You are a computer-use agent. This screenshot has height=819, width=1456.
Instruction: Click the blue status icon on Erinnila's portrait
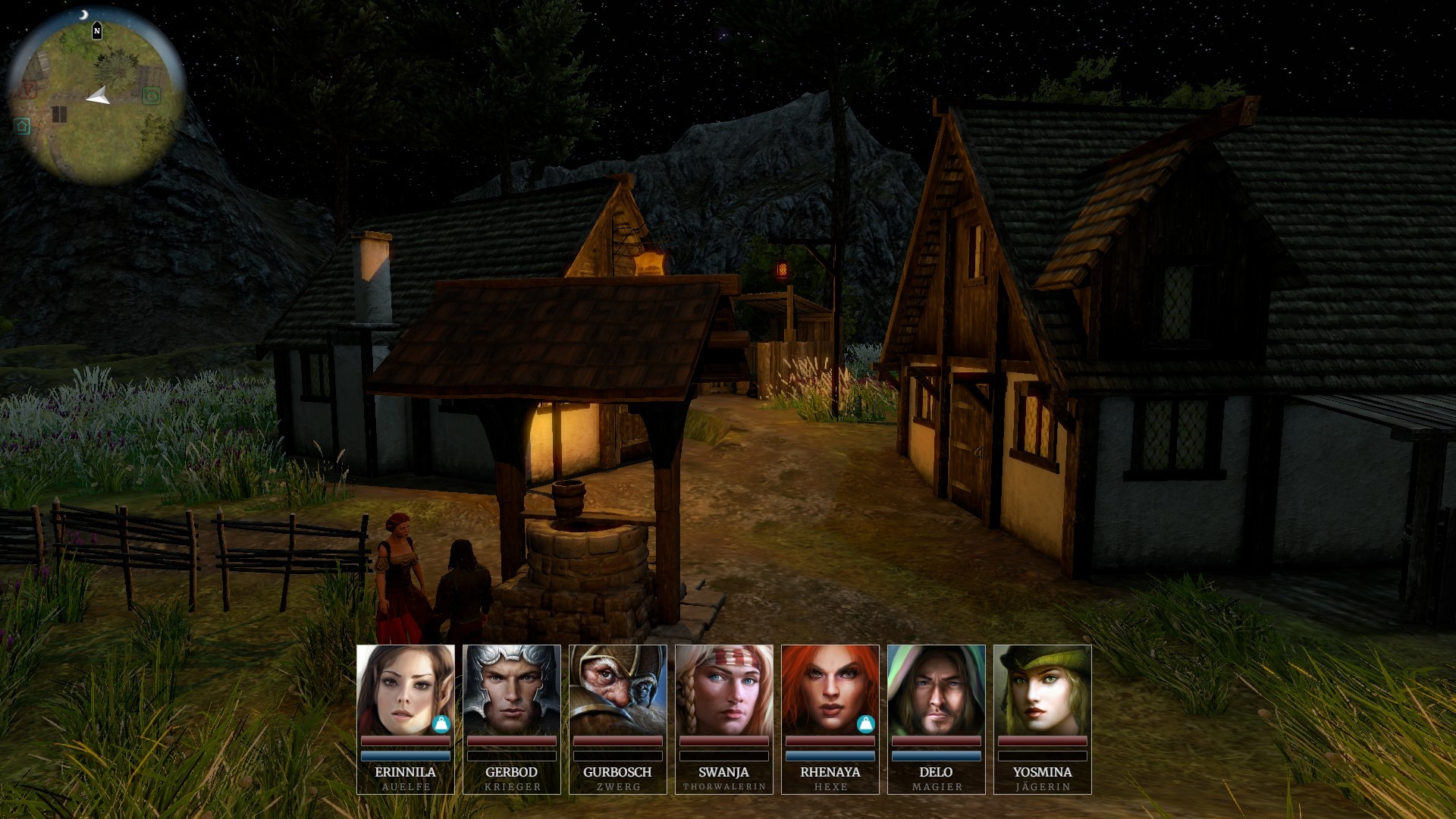tap(441, 724)
